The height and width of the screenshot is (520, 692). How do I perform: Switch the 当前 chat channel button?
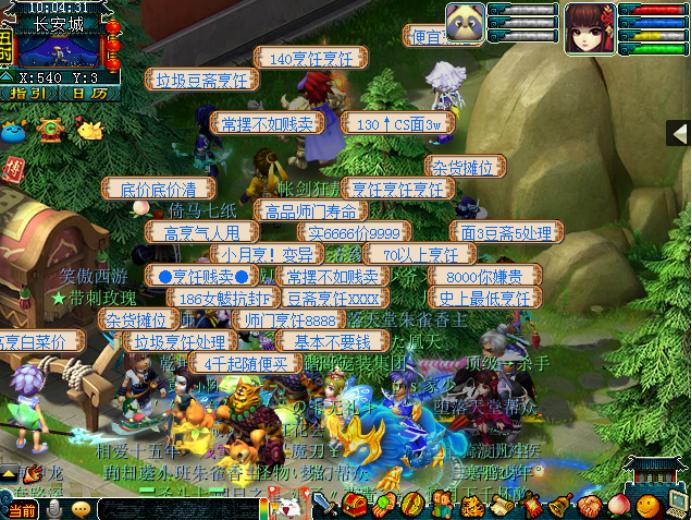[21, 511]
